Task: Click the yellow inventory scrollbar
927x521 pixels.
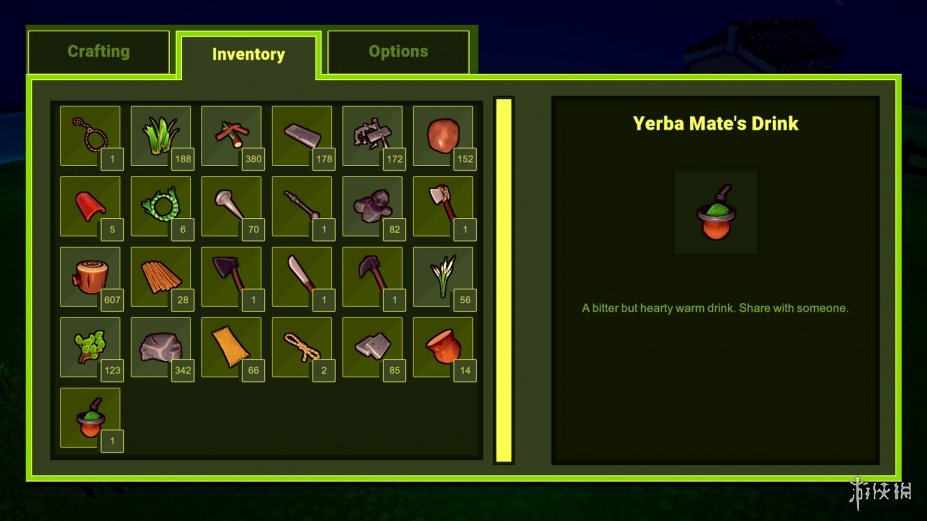Action: (504, 280)
